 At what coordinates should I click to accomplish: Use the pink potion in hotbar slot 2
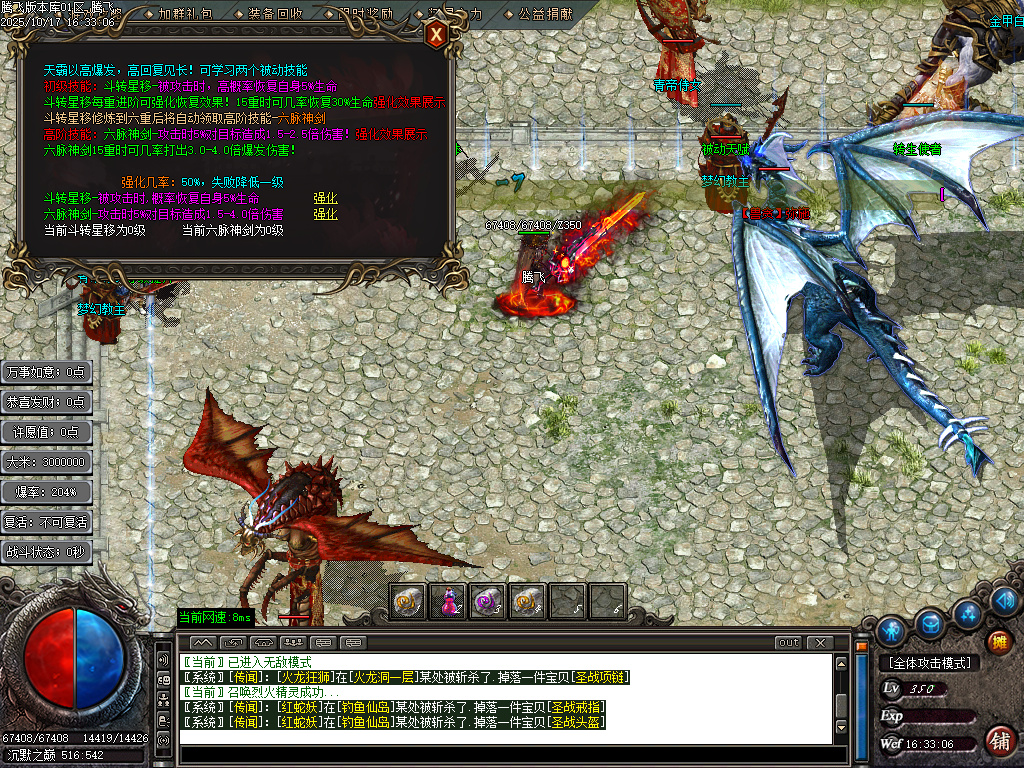coord(447,601)
